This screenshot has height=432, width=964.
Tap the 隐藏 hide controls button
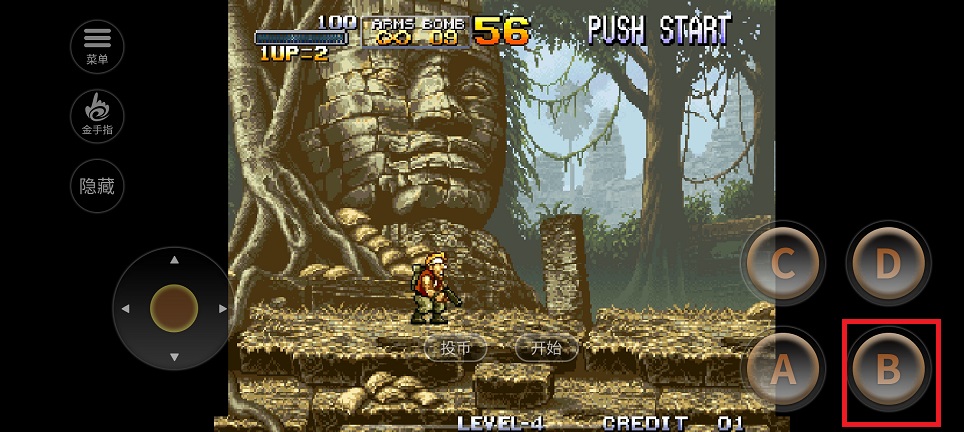click(97, 186)
